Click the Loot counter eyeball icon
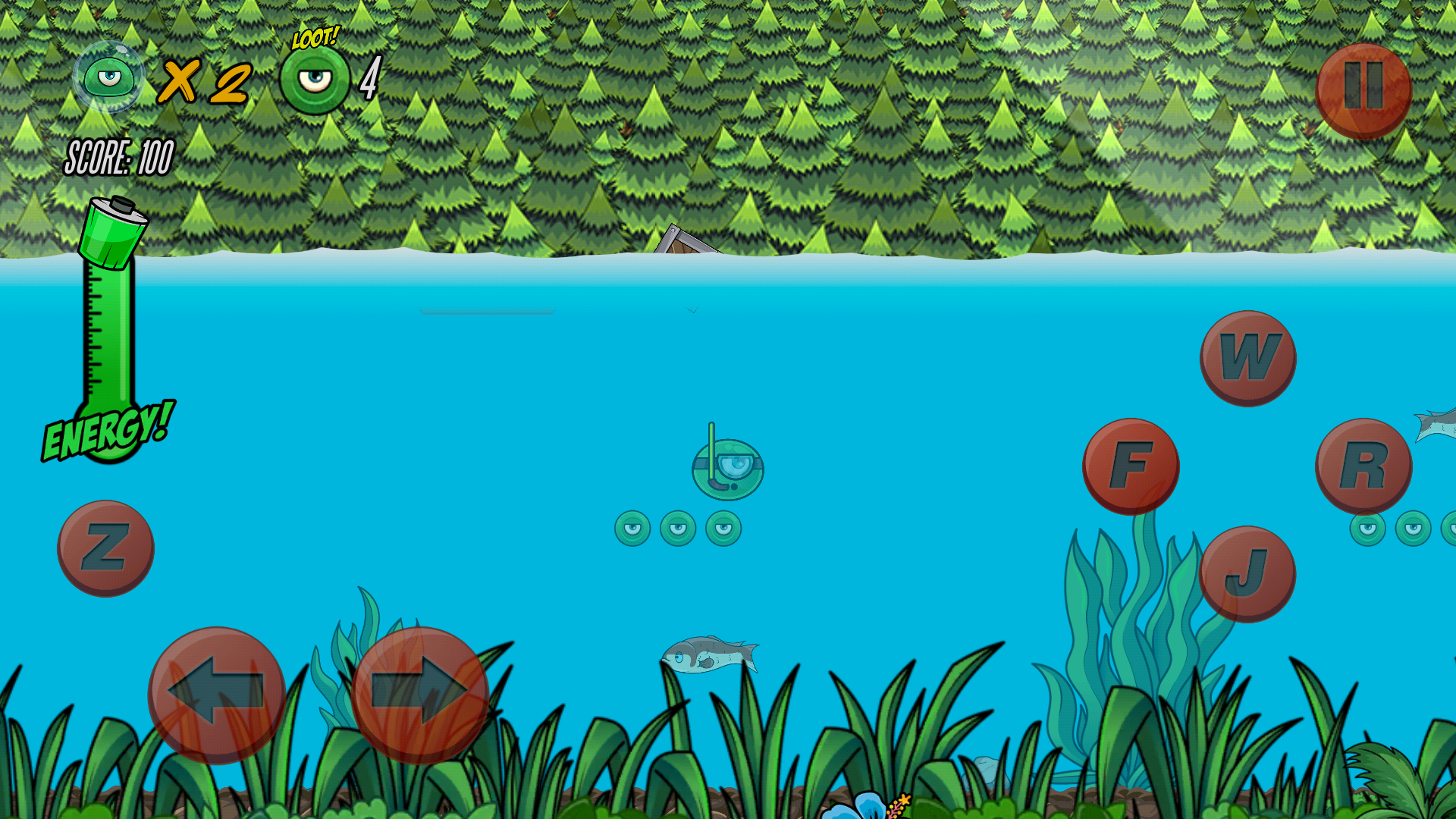The width and height of the screenshot is (1456, 819). tap(316, 76)
